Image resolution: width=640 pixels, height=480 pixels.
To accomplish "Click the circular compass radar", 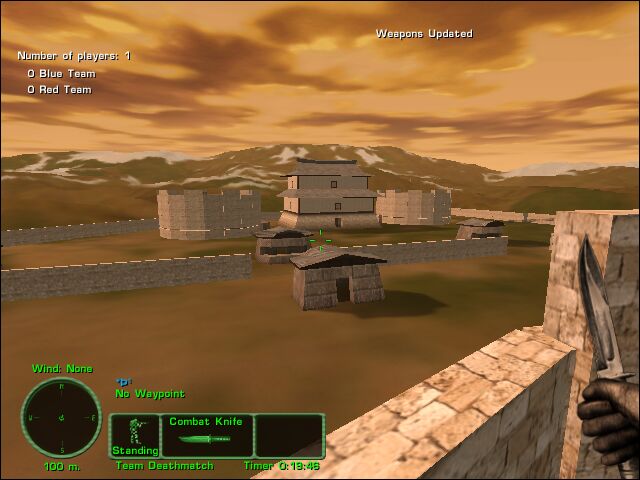I will point(61,417).
